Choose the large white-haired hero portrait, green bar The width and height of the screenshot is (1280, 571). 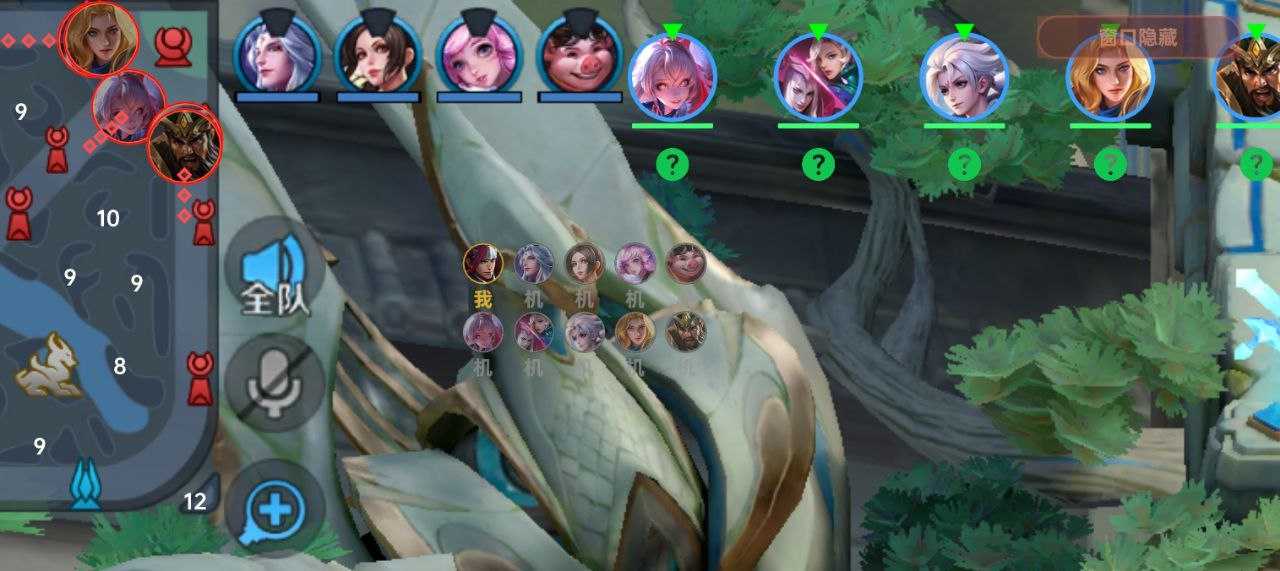point(964,76)
